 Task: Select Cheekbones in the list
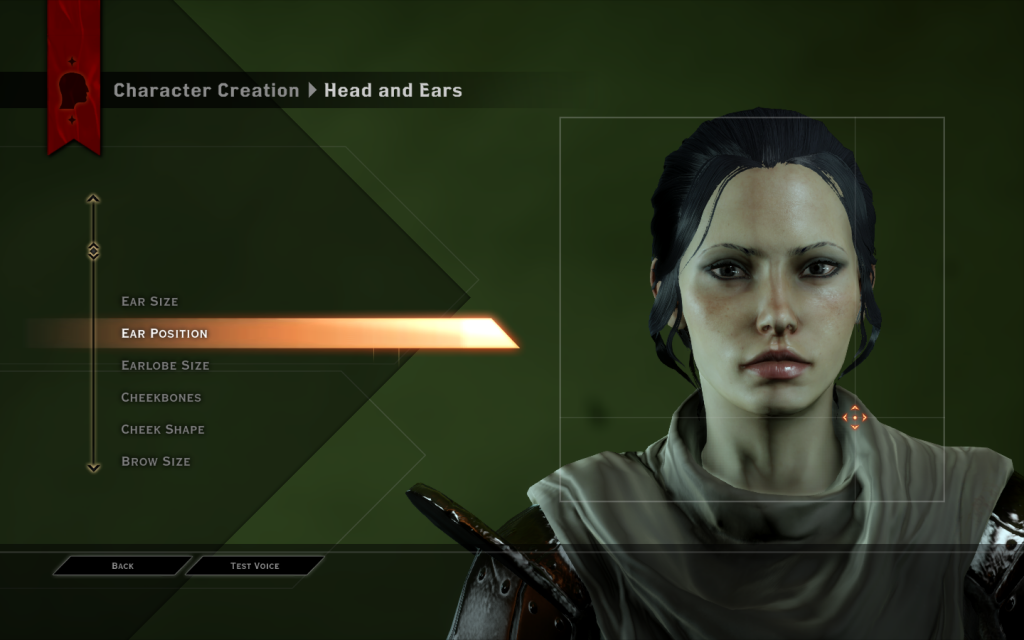(161, 397)
